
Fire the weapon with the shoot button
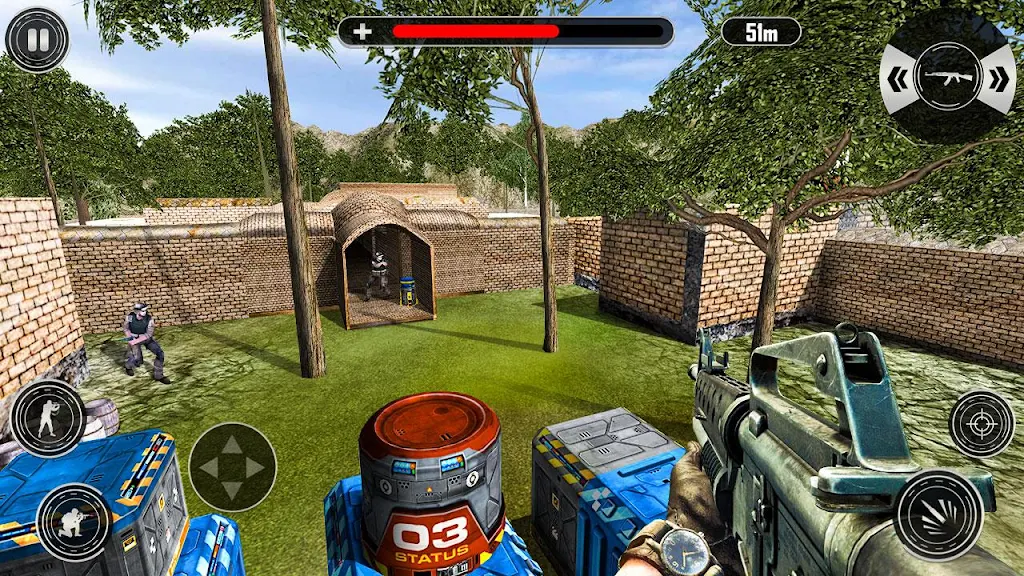tap(939, 514)
